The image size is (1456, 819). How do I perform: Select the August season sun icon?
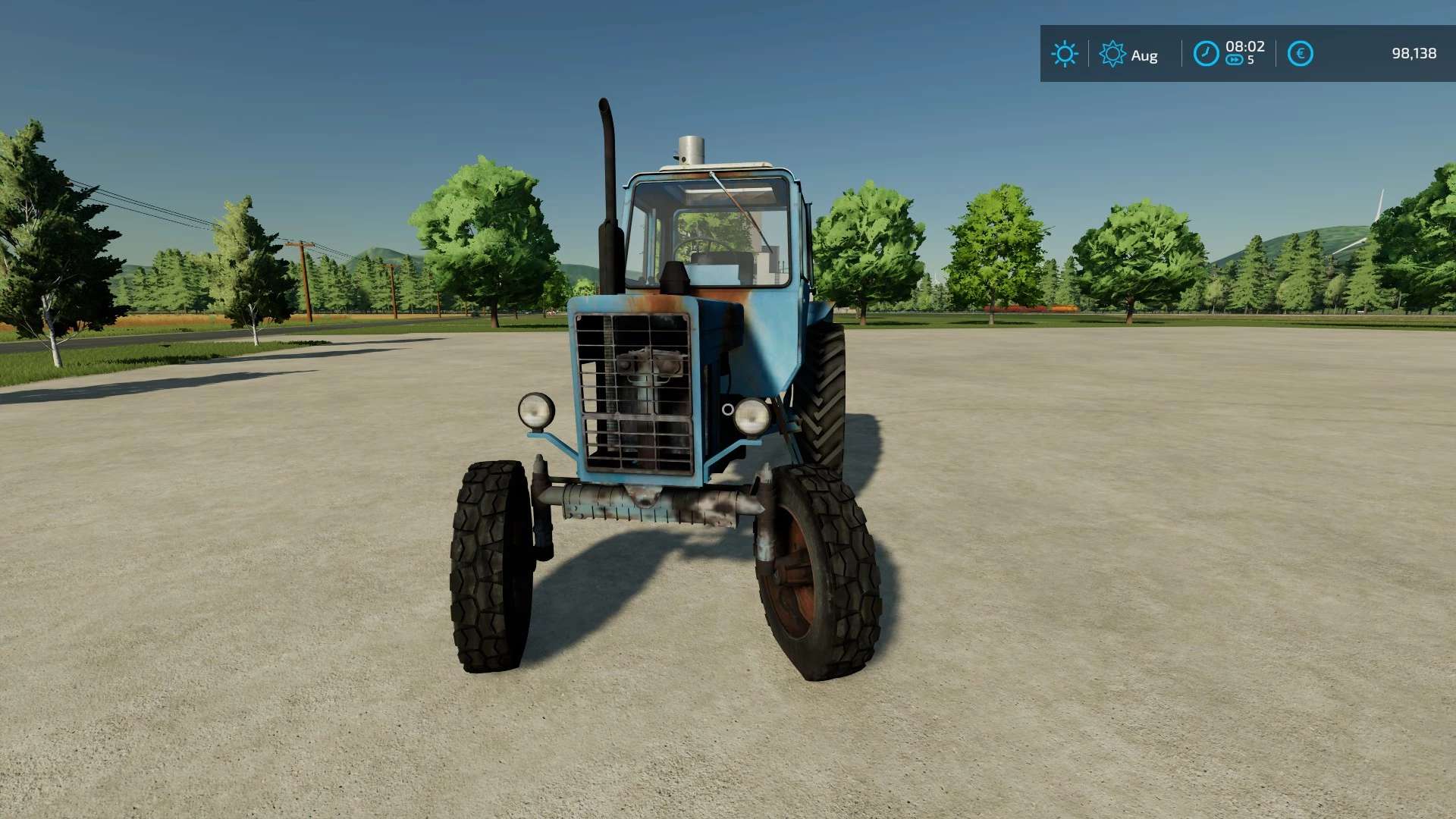1112,54
